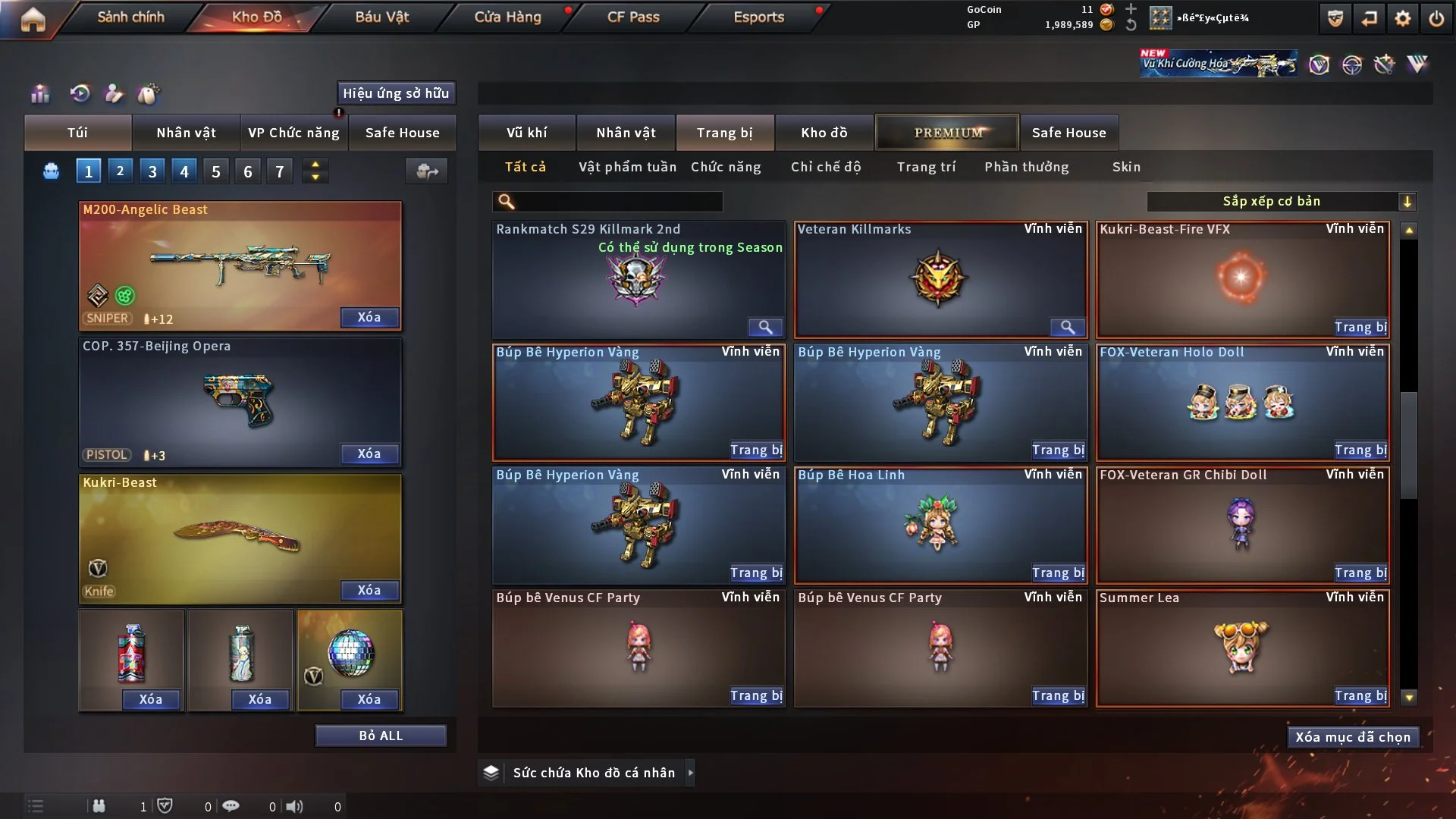Open the CF Pass page
This screenshot has width=1456, height=819.
click(633, 17)
